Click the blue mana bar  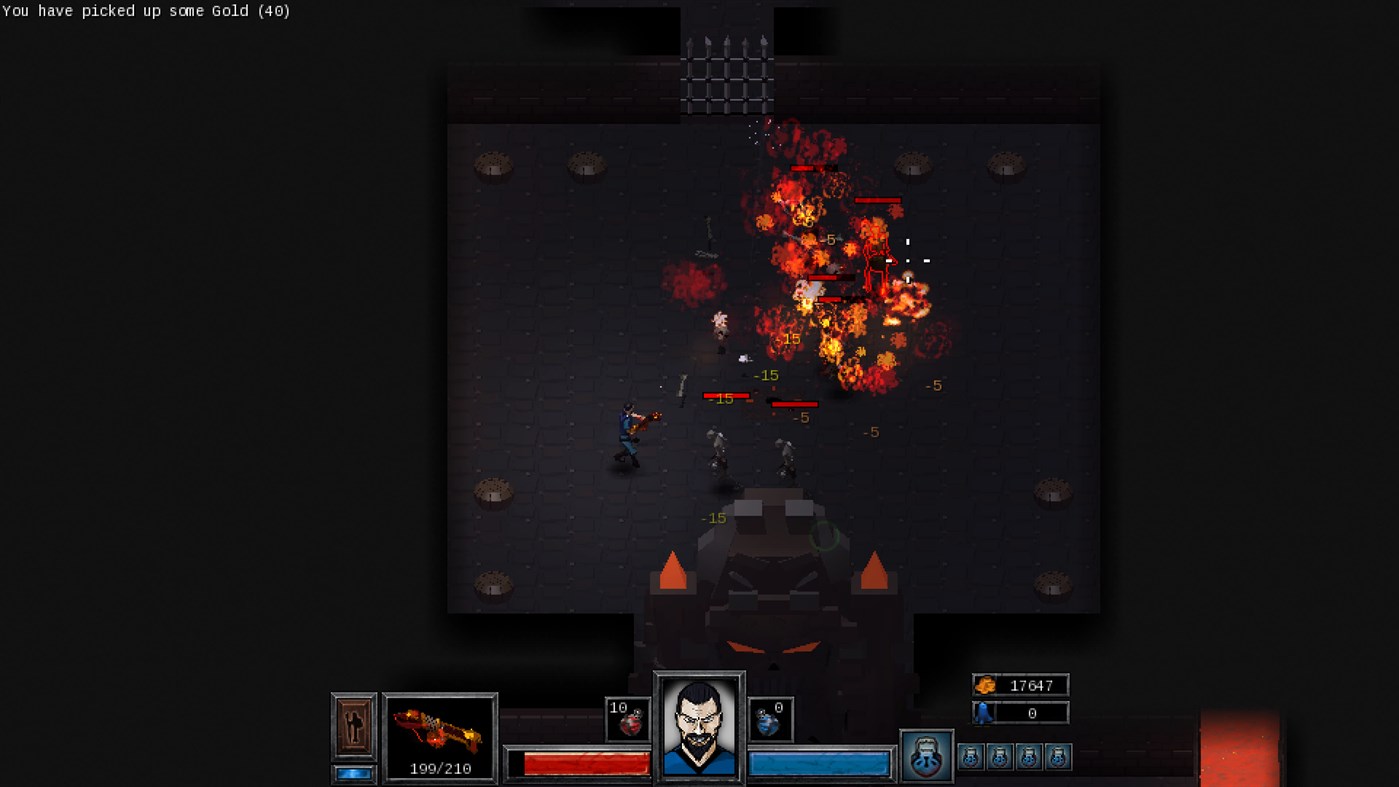tap(820, 761)
